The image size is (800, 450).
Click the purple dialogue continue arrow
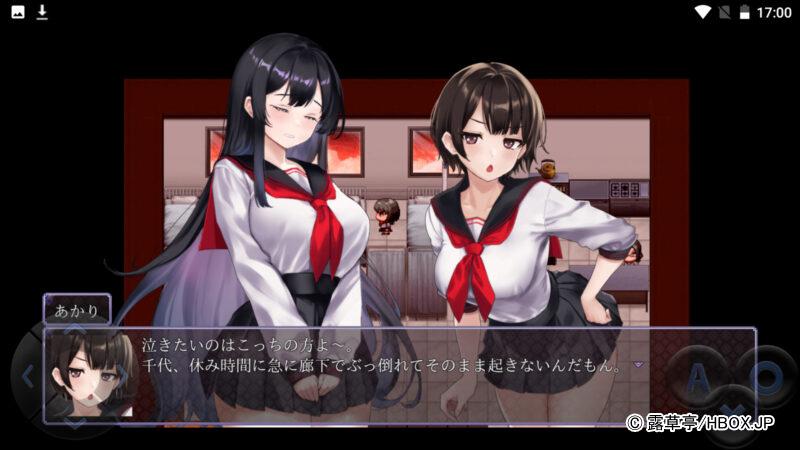click(x=638, y=365)
